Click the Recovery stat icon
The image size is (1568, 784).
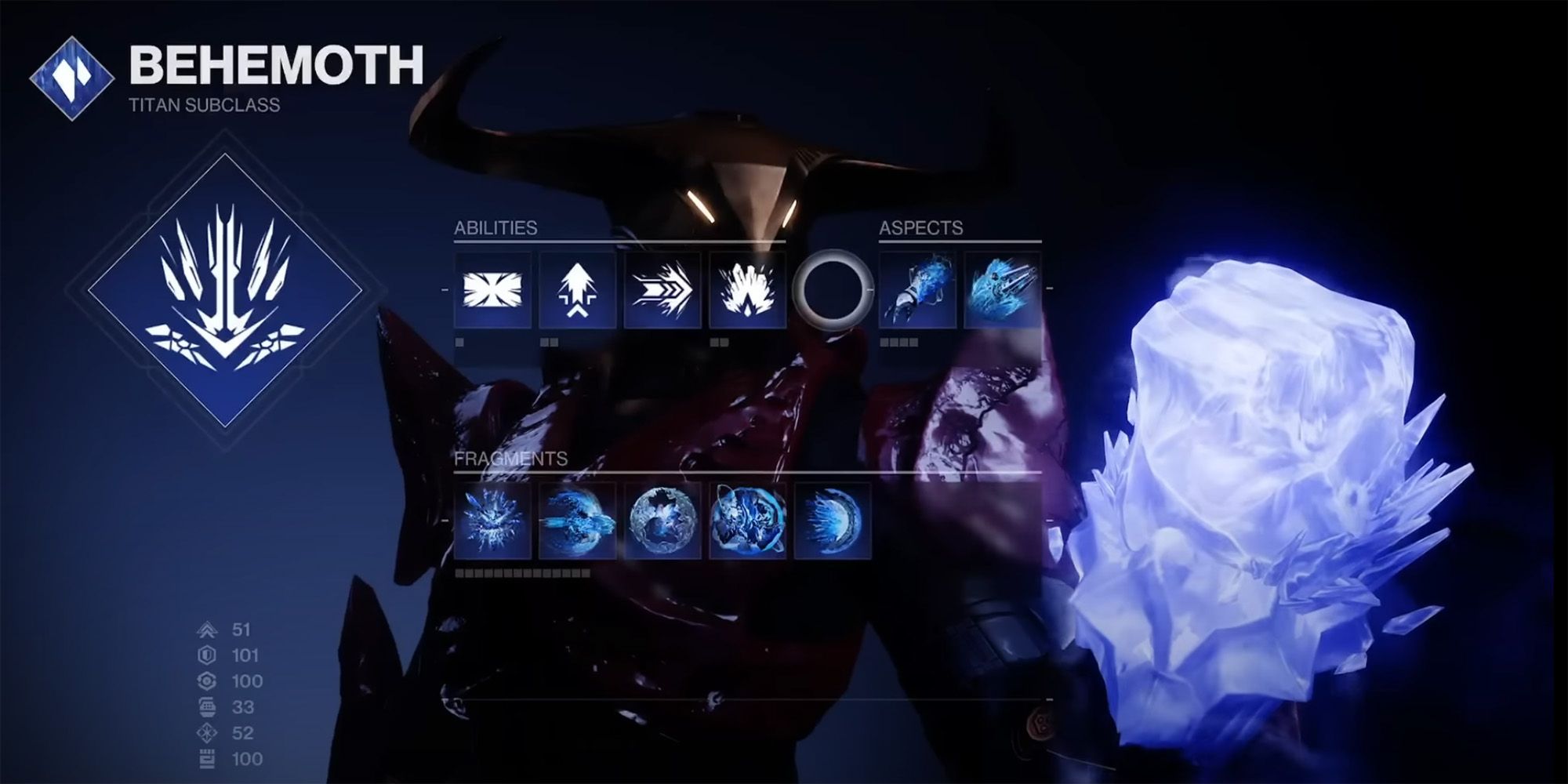pyautogui.click(x=207, y=681)
